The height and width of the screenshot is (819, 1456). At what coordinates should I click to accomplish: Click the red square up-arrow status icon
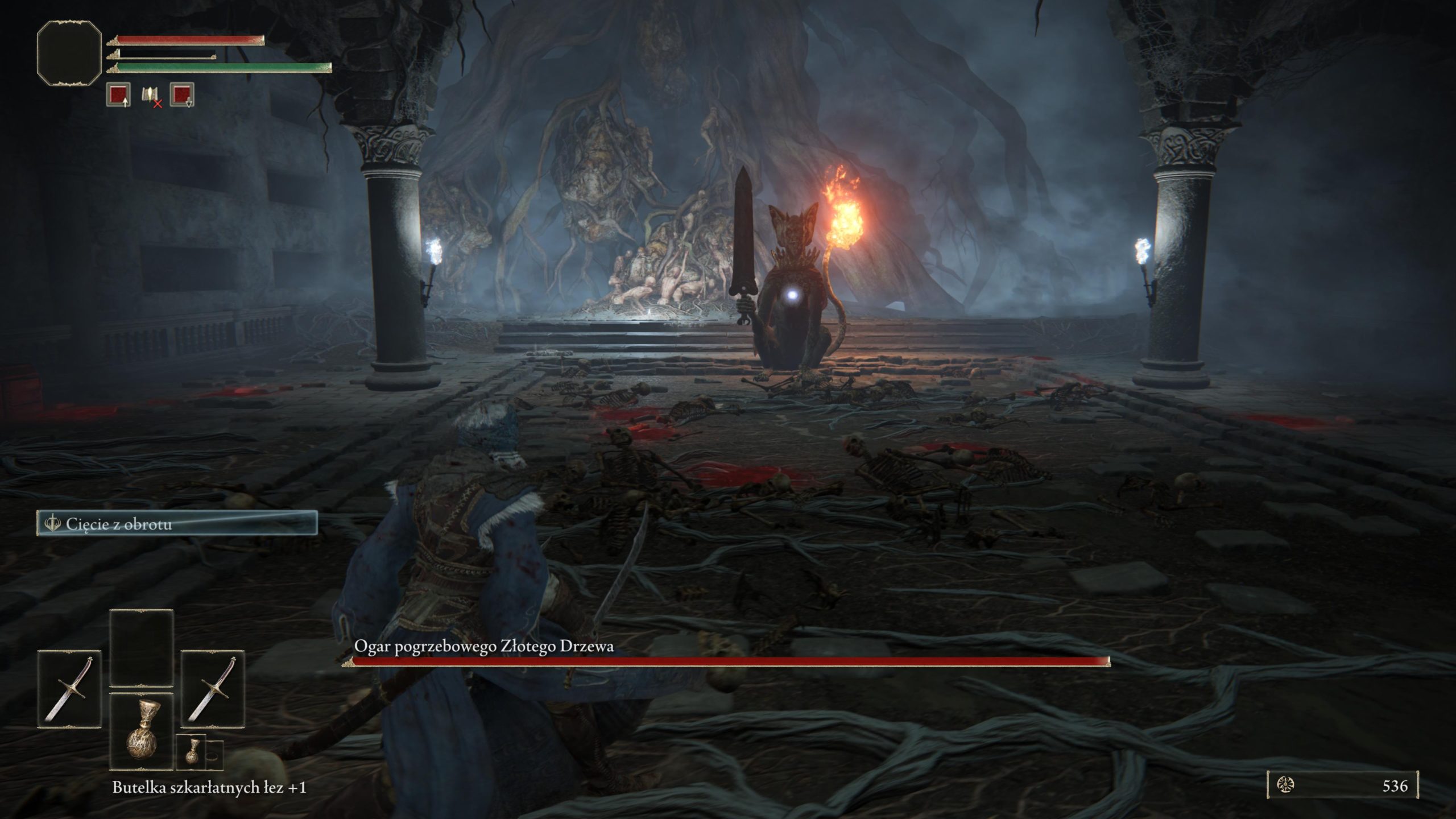tap(118, 94)
